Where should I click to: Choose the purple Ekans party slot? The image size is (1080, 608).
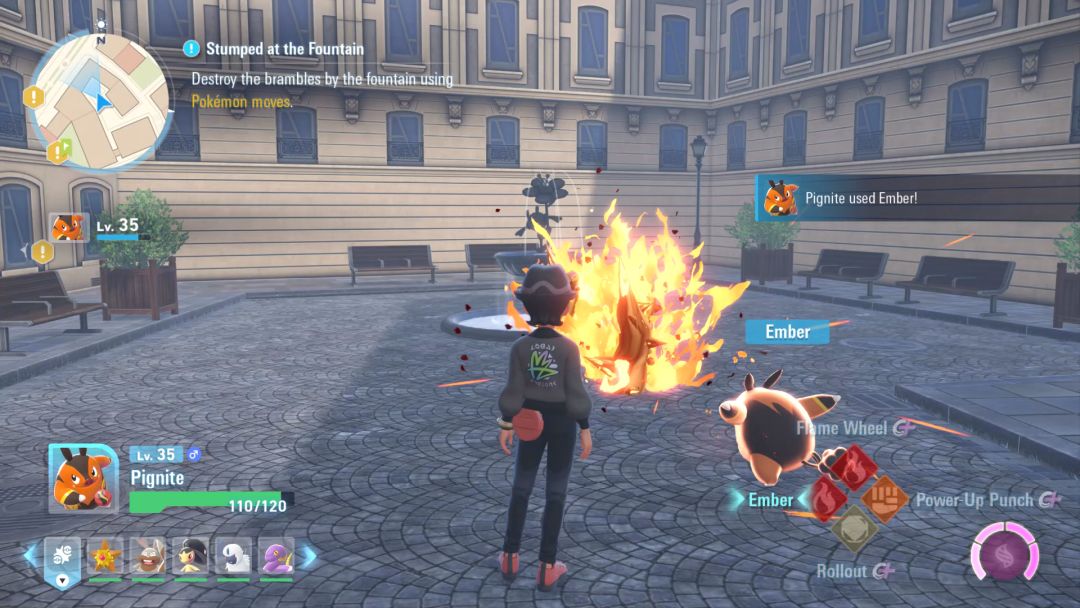[276, 556]
